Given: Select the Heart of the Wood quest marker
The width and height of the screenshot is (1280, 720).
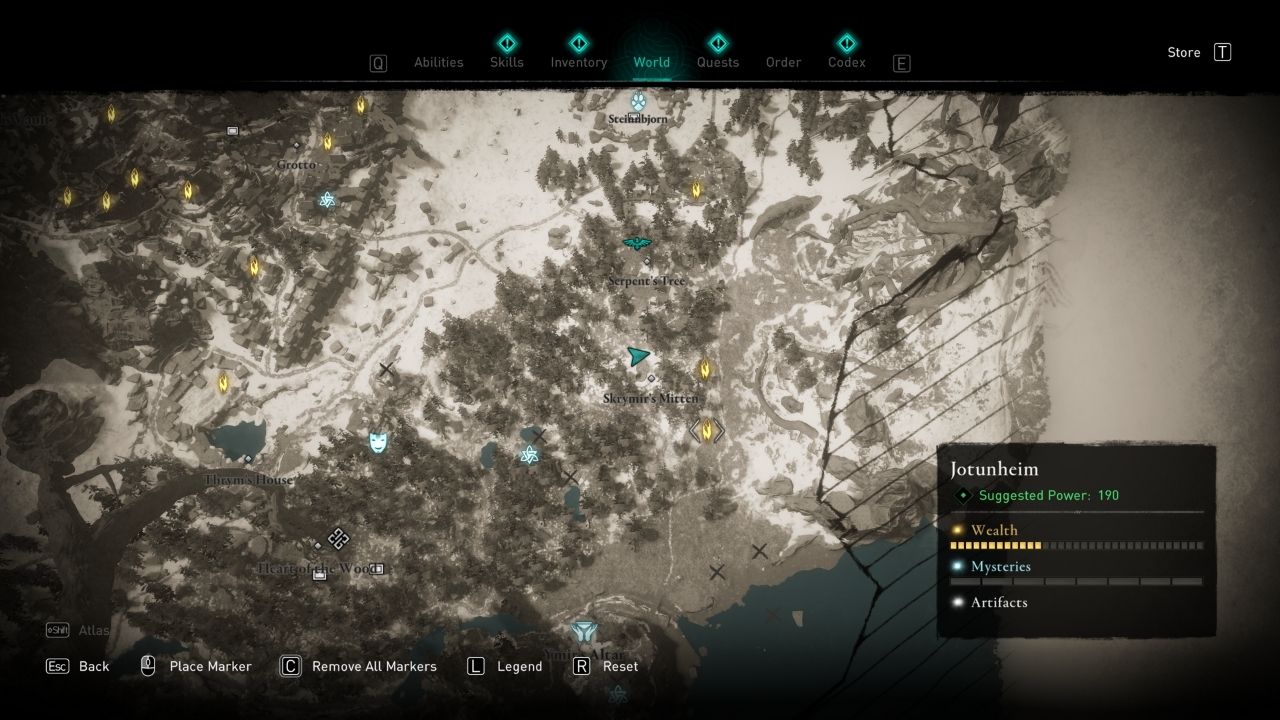Looking at the screenshot, I should click(x=338, y=539).
